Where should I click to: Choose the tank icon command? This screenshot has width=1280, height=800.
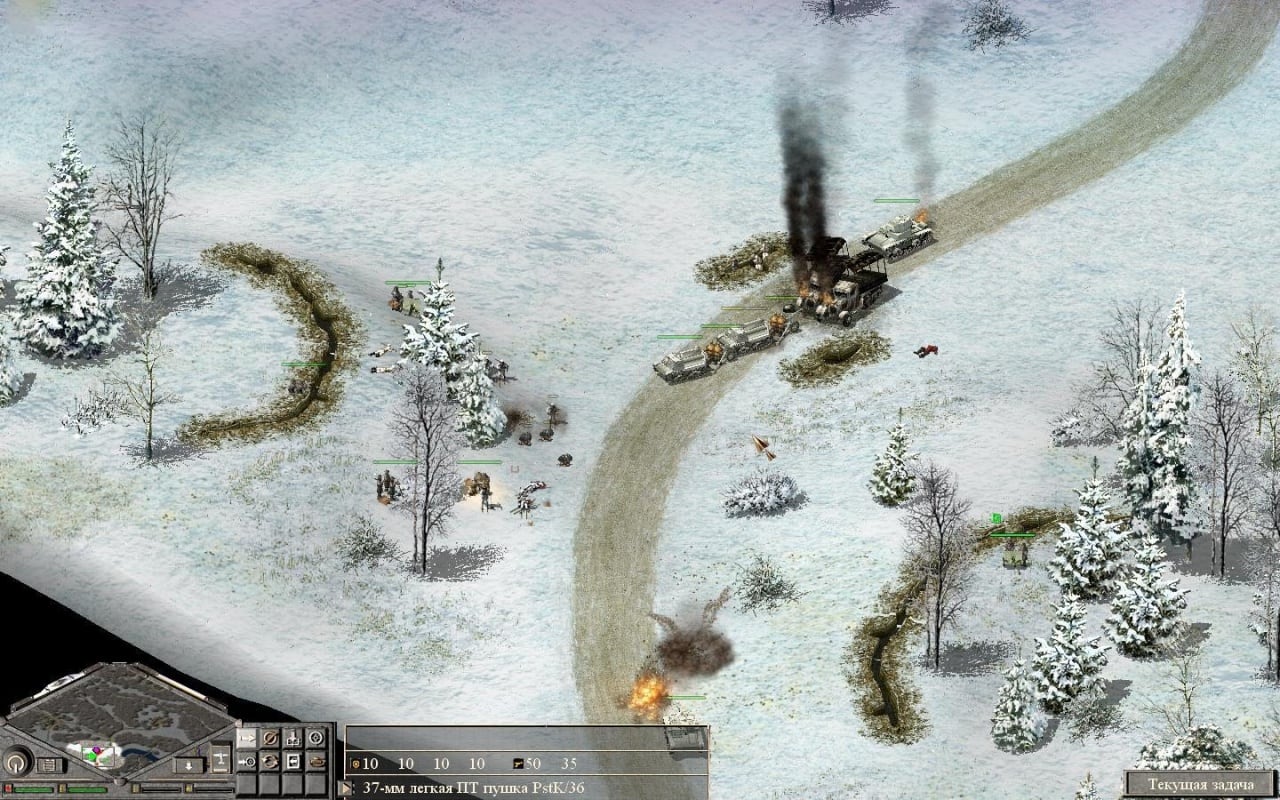pyautogui.click(x=316, y=761)
